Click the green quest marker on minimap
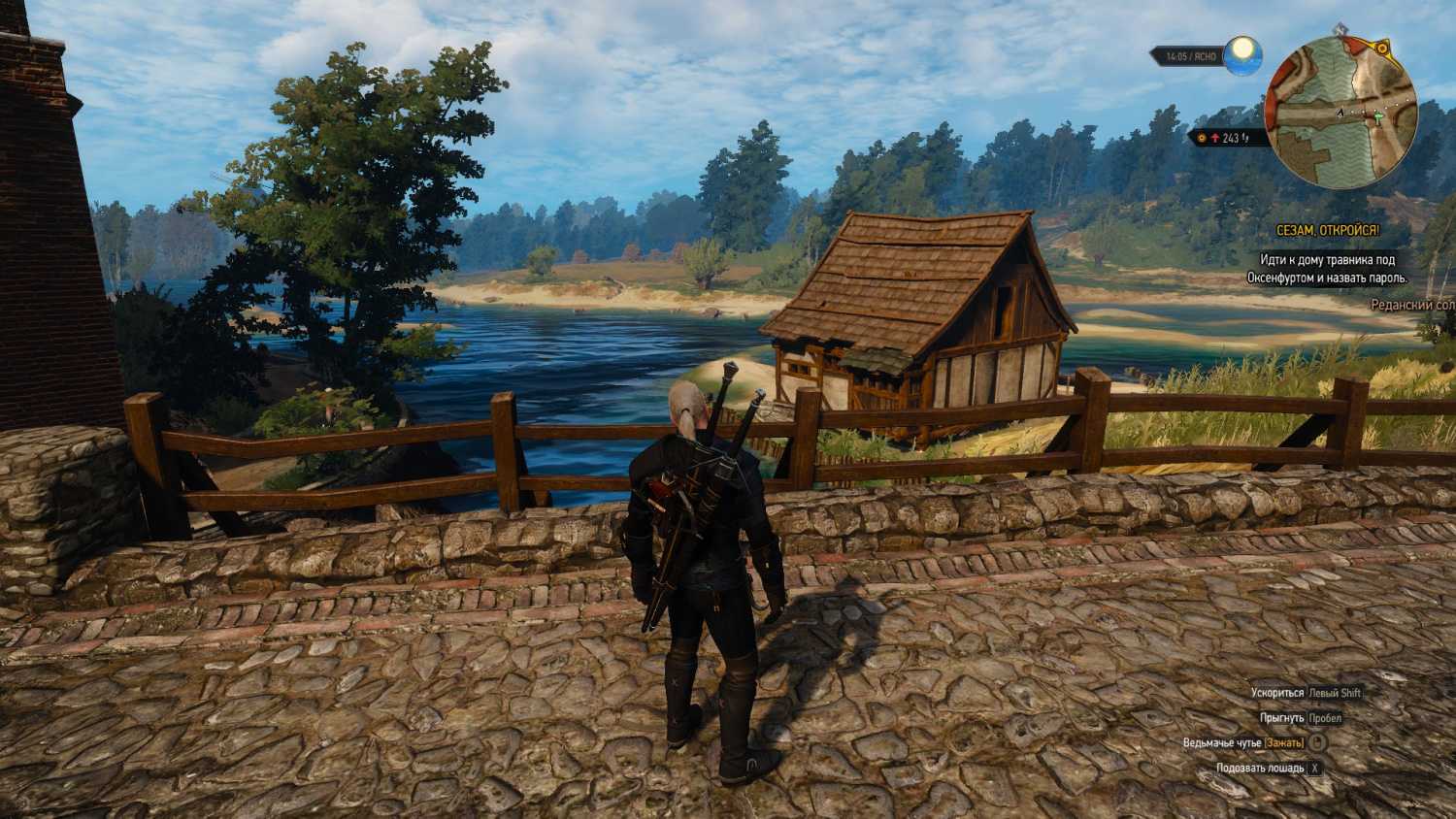Screen dimensions: 1456x819 (x=1377, y=117)
